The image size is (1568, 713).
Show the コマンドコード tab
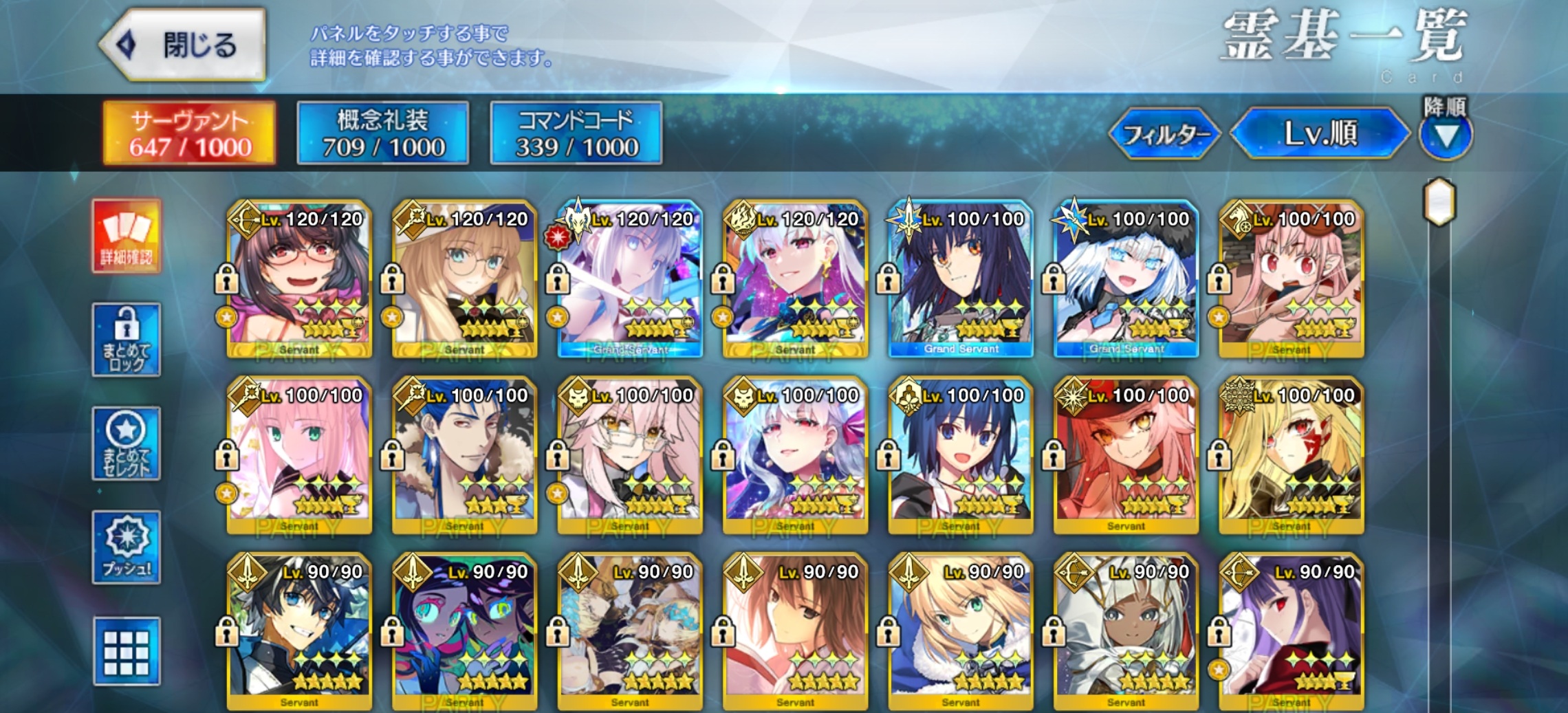pos(576,133)
